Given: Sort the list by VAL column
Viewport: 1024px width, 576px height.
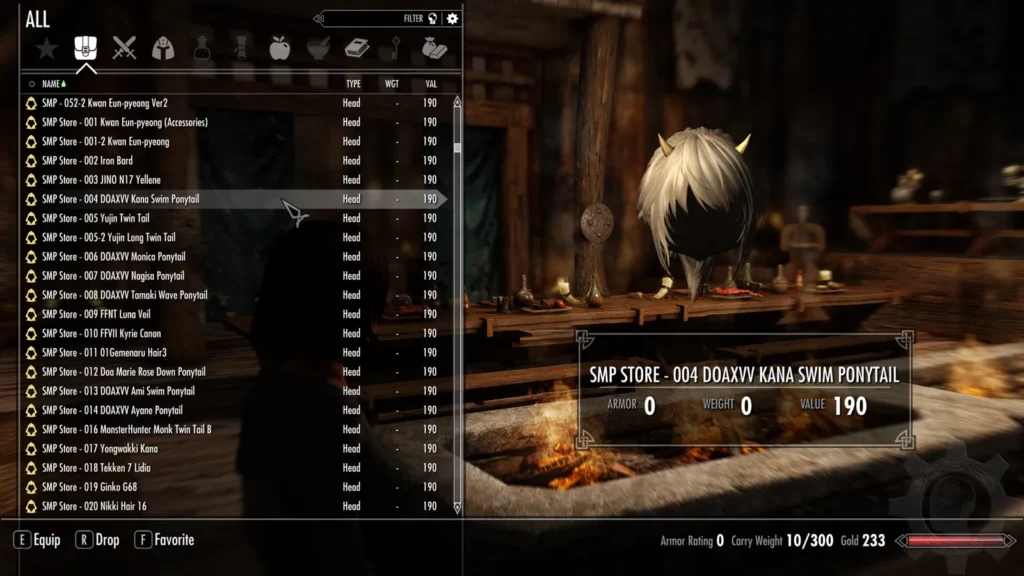Looking at the screenshot, I should pyautogui.click(x=431, y=84).
